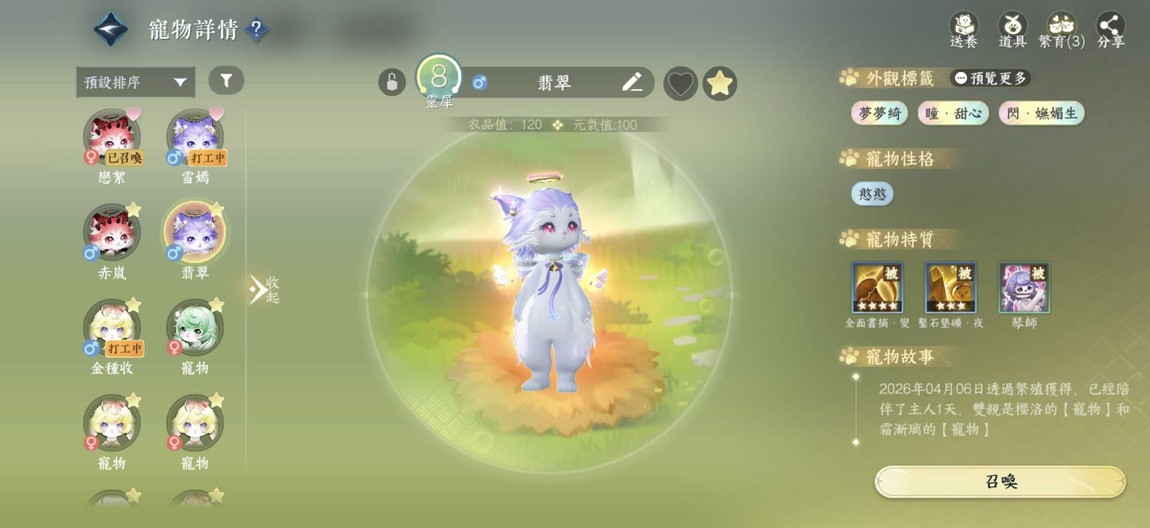The height and width of the screenshot is (528, 1150).
Task: Open the help question mark icon
Action: point(257,30)
